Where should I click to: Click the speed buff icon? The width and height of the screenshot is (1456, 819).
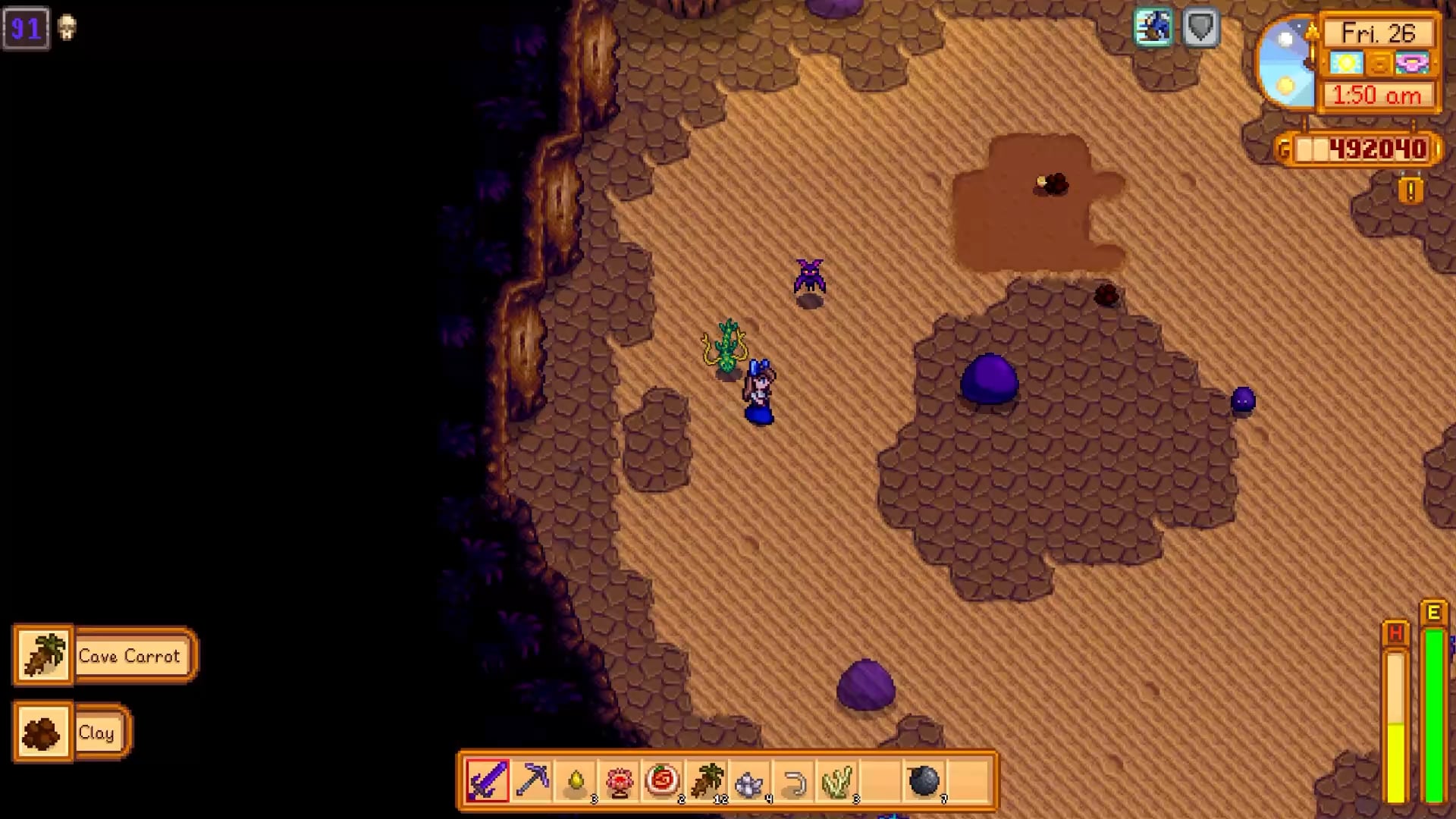coord(1153,29)
